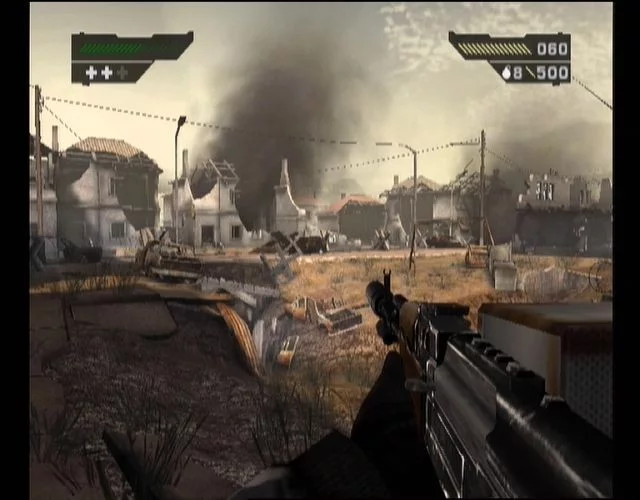Select the grenade icon in the ammo panel
This screenshot has width=640, height=500.
click(x=507, y=72)
